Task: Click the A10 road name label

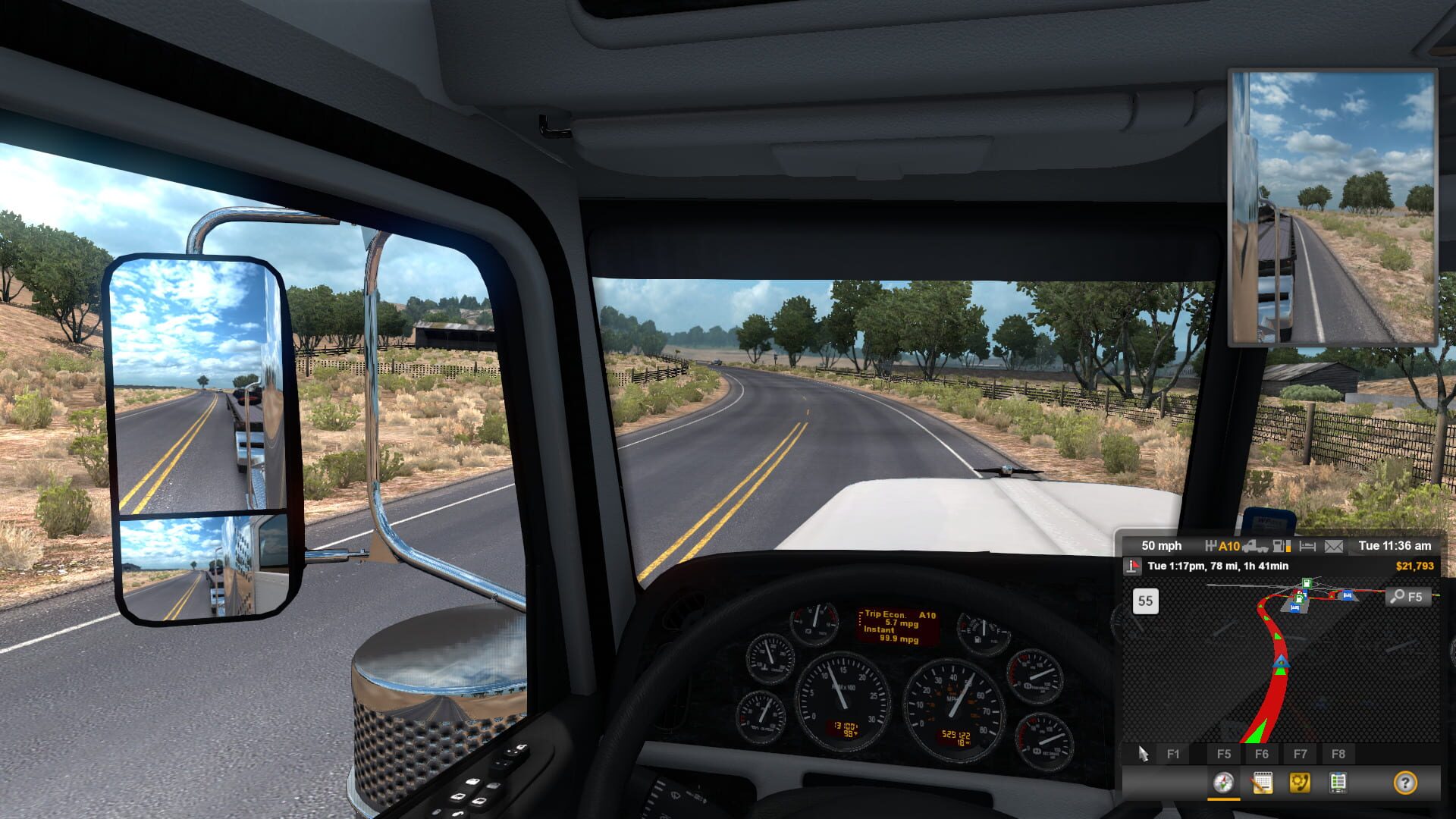Action: (x=1228, y=546)
